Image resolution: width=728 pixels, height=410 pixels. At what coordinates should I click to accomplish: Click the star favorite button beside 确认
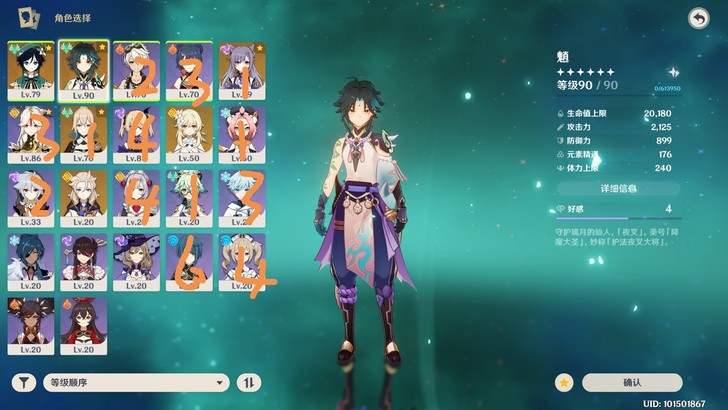pyautogui.click(x=565, y=382)
